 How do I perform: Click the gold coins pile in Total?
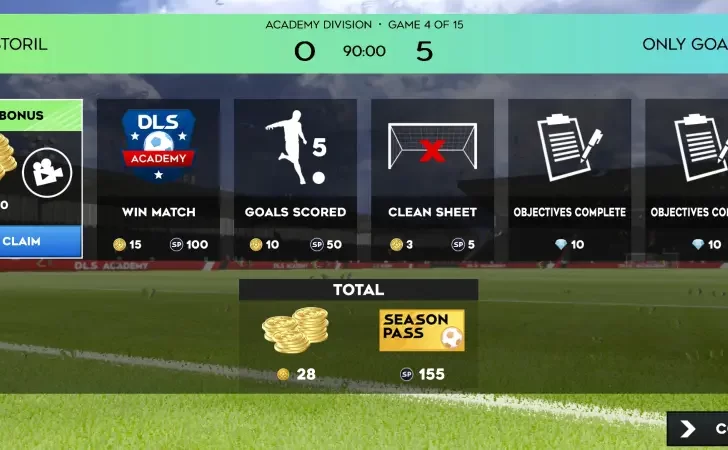(x=295, y=331)
